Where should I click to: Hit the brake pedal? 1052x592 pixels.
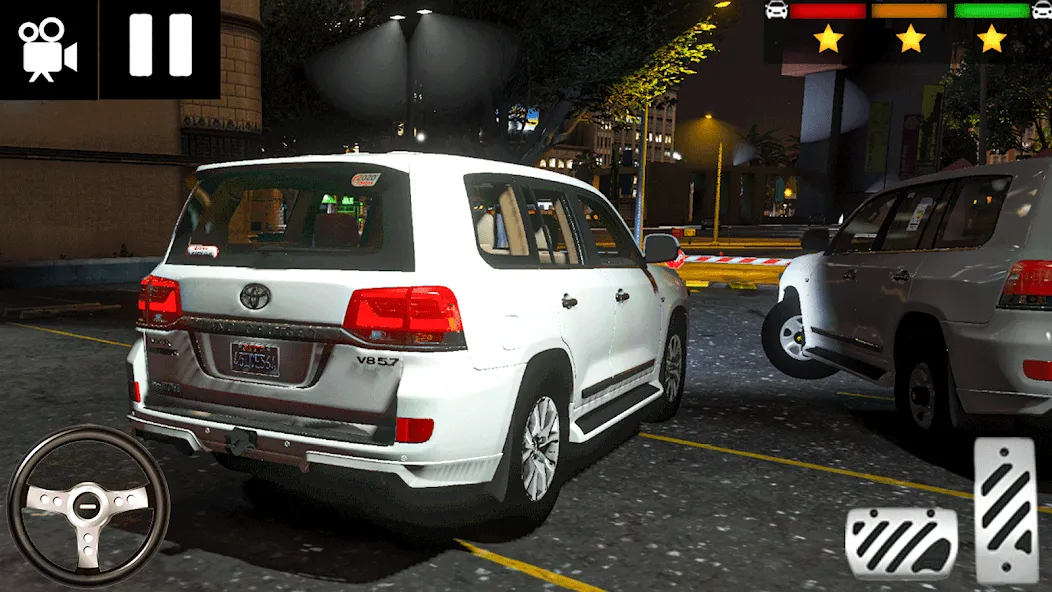pos(900,543)
